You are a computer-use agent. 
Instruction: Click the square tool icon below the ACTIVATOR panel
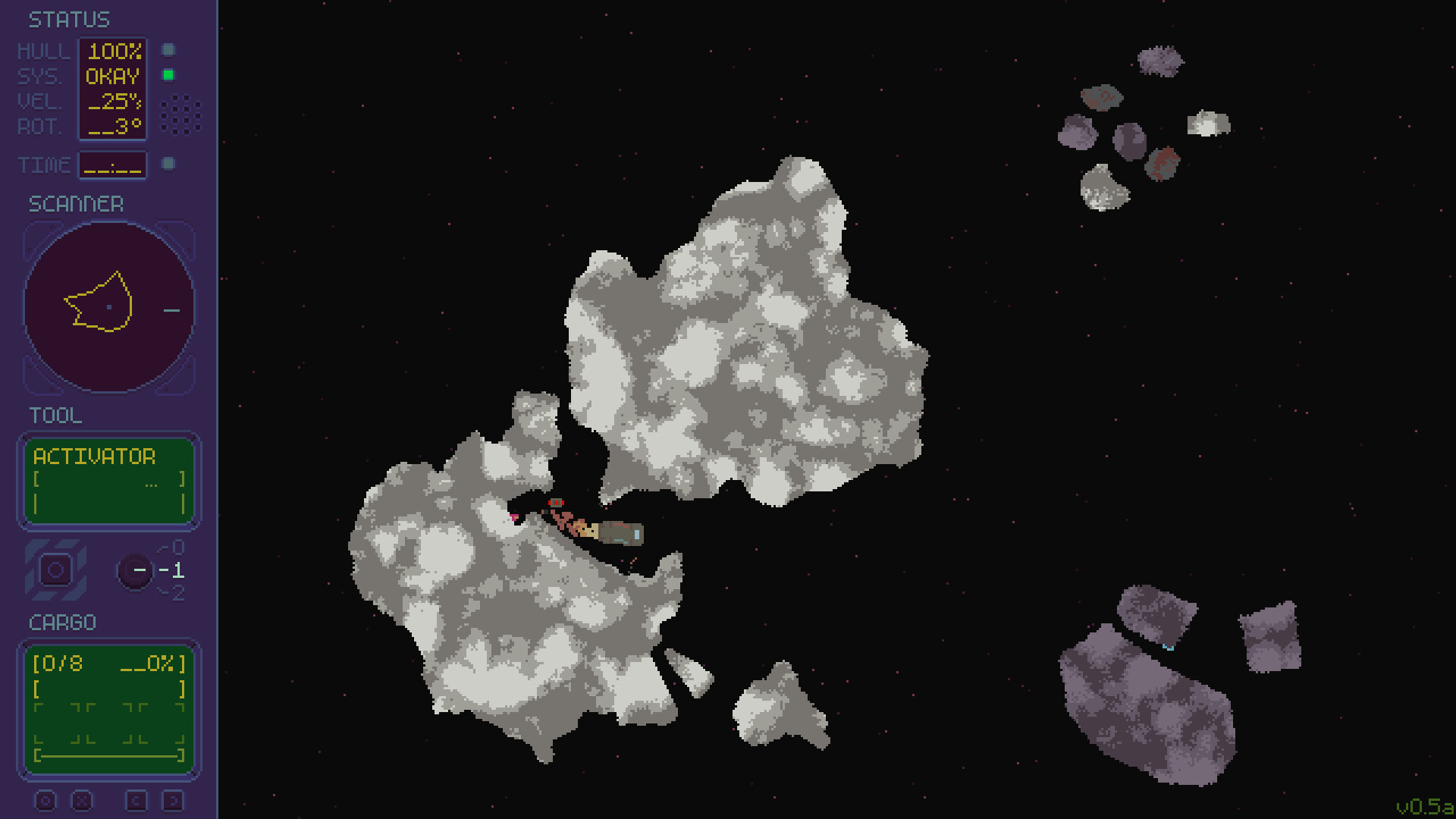tap(55, 569)
